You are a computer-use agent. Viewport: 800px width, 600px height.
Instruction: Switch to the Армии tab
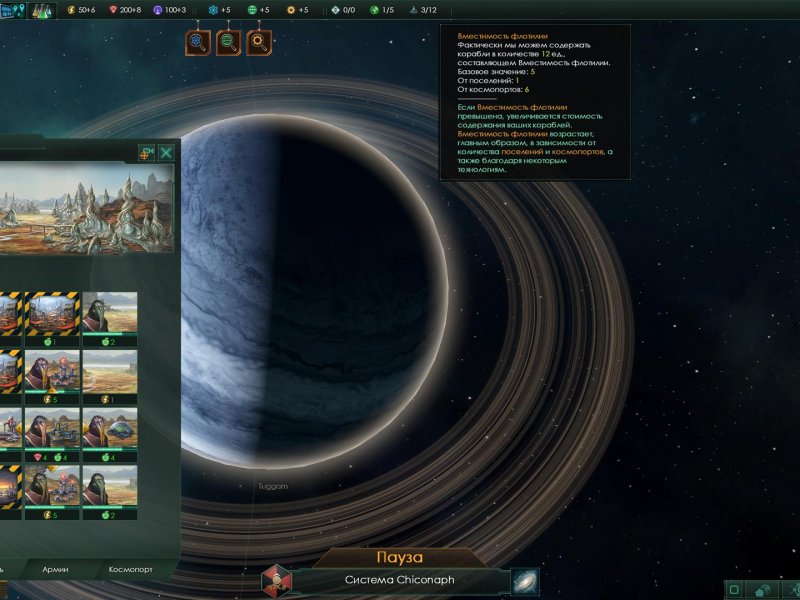[55, 569]
